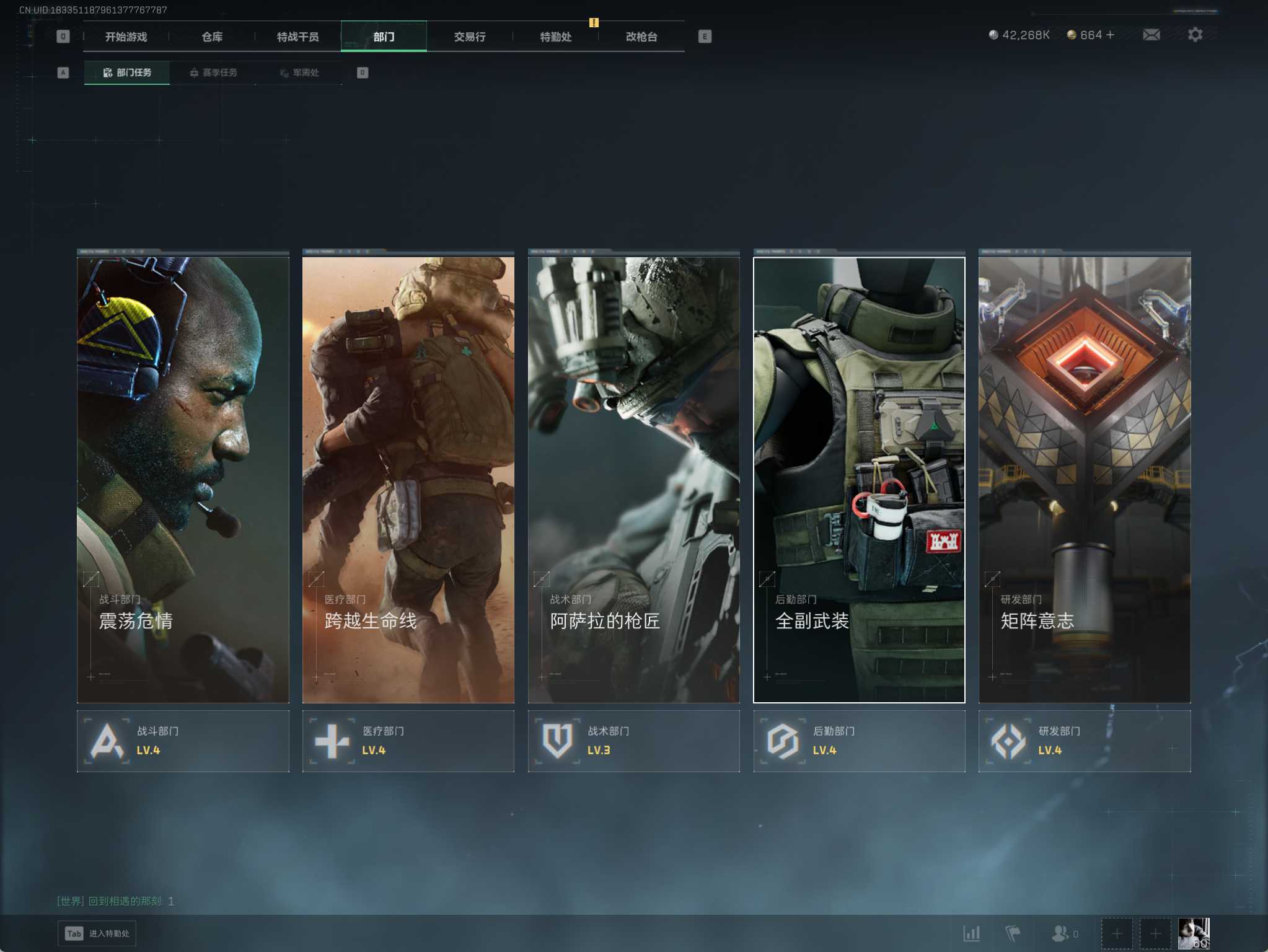Open the 开始游戏 tab

(126, 37)
